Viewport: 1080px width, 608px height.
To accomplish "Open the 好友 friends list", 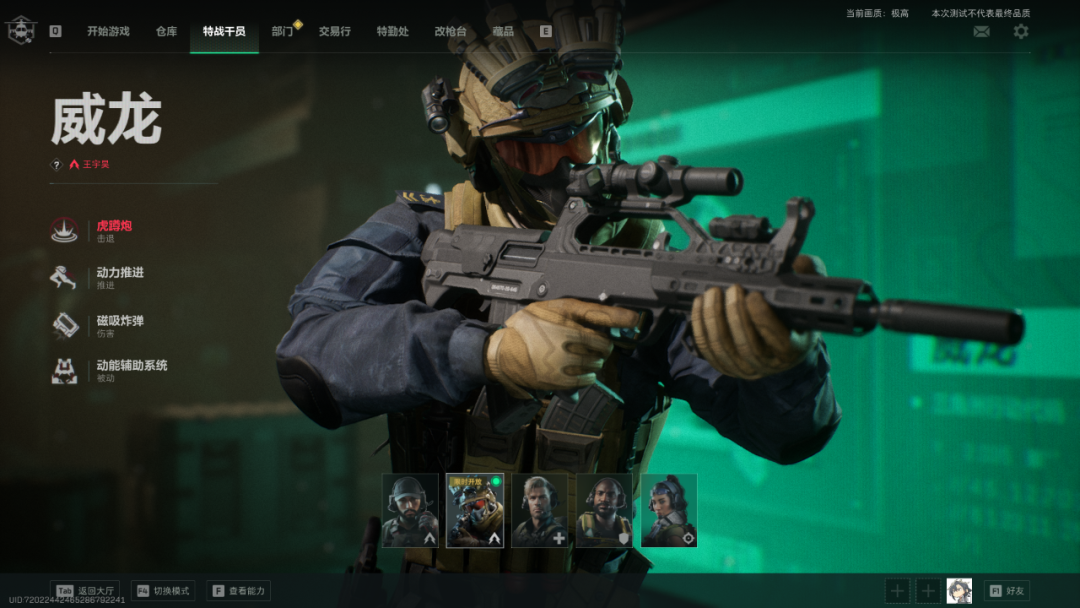I will pyautogui.click(x=1006, y=591).
